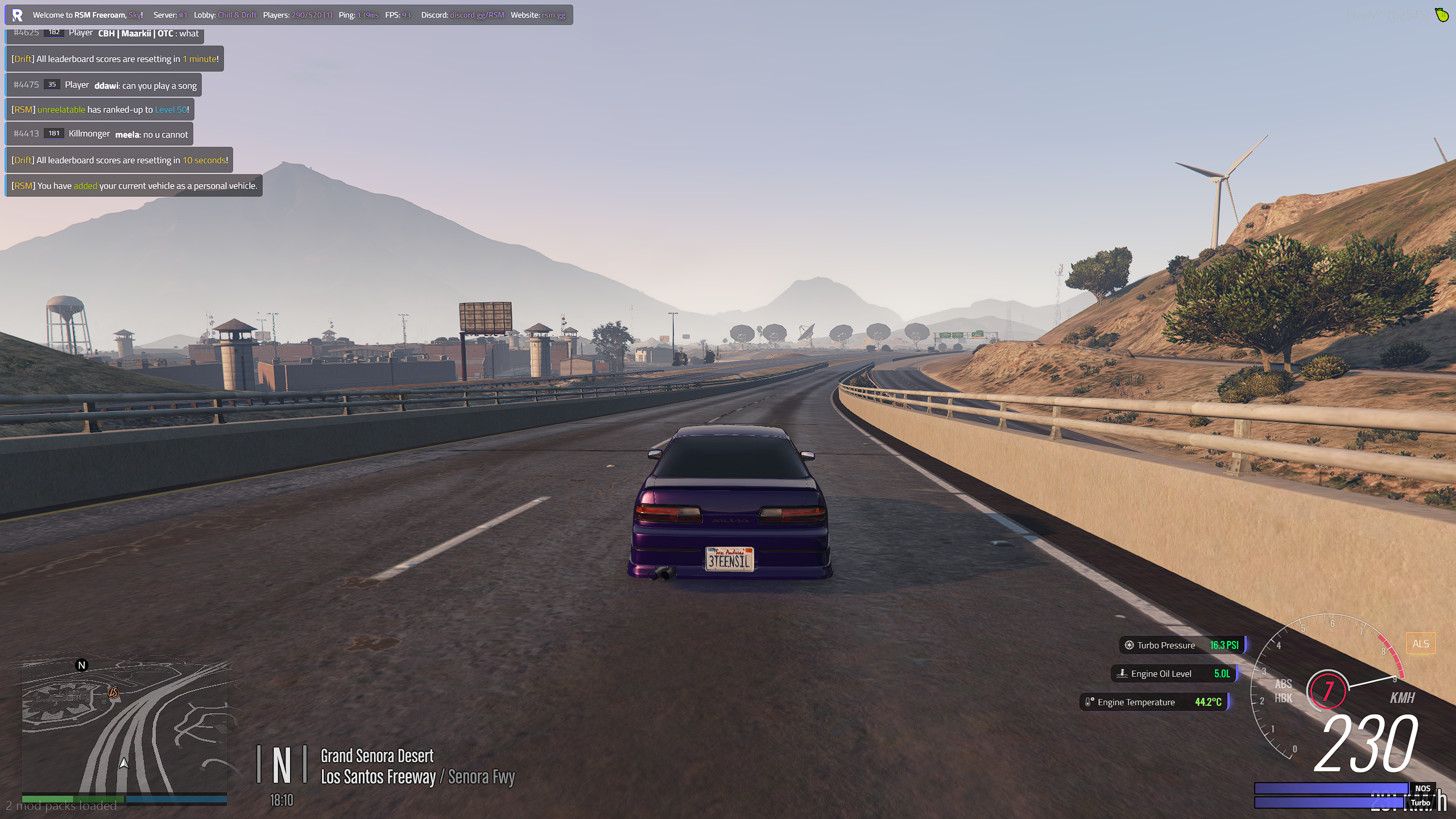The height and width of the screenshot is (819, 1456).
Task: Open the Lobby selector showing Chill & Drift
Action: pyautogui.click(x=236, y=15)
